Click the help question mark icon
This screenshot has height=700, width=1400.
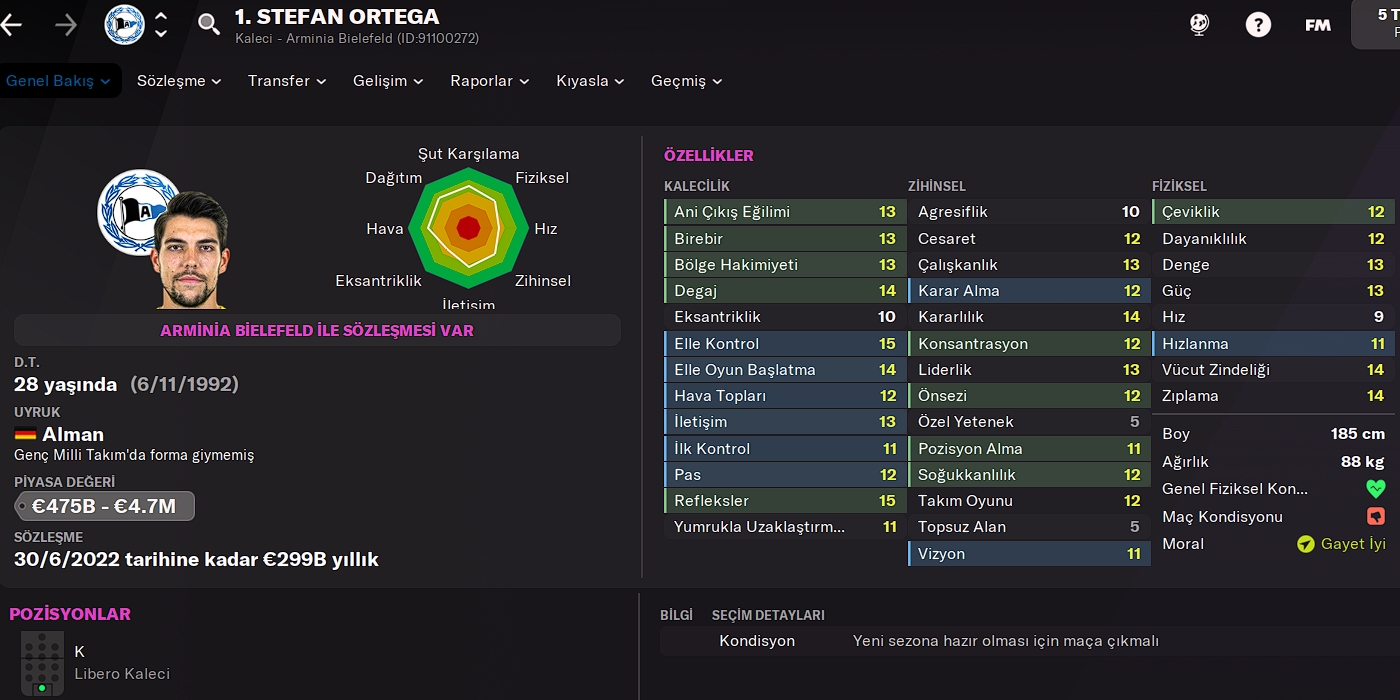pyautogui.click(x=1258, y=25)
